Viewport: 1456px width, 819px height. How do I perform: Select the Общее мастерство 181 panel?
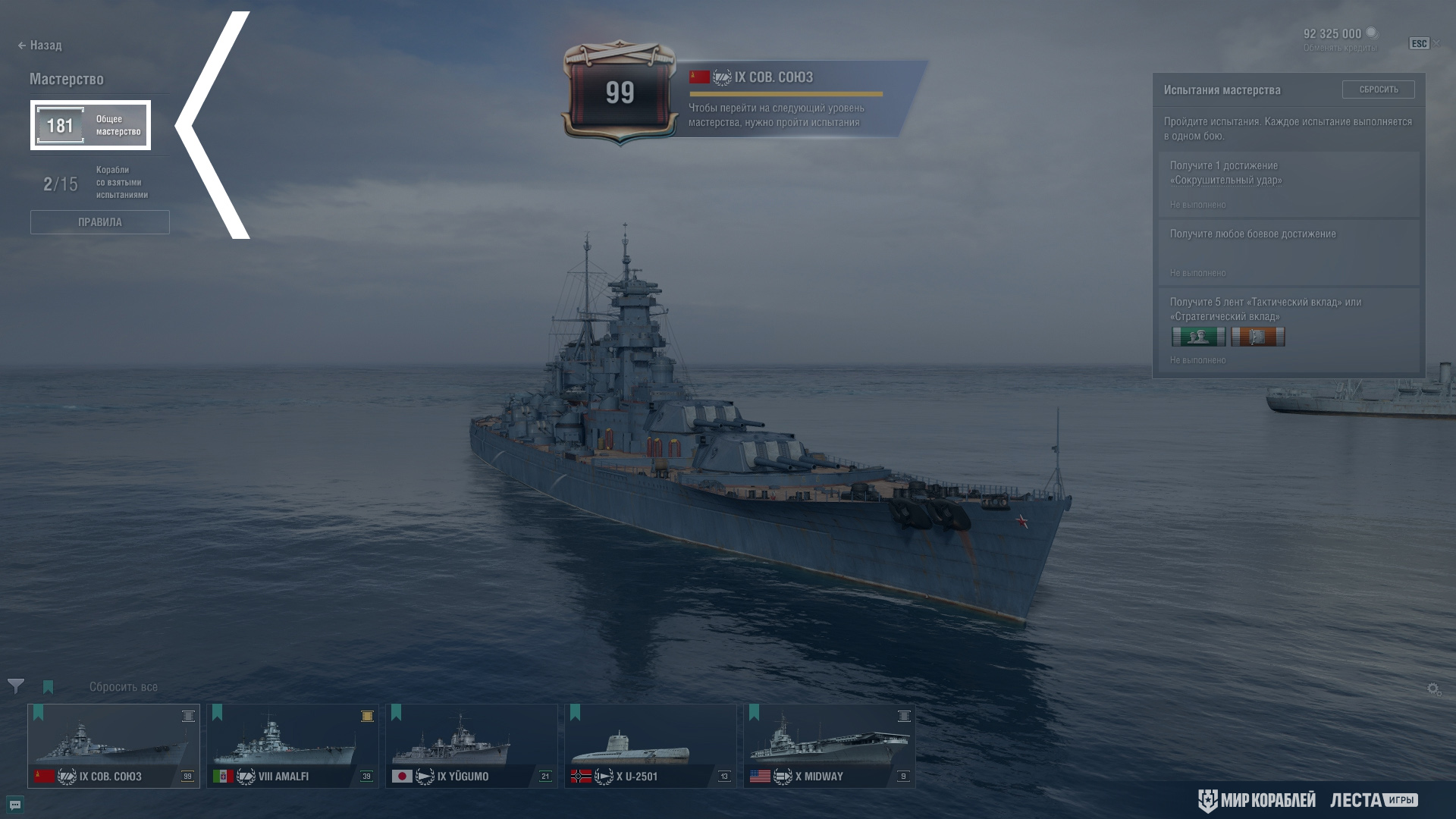click(90, 125)
